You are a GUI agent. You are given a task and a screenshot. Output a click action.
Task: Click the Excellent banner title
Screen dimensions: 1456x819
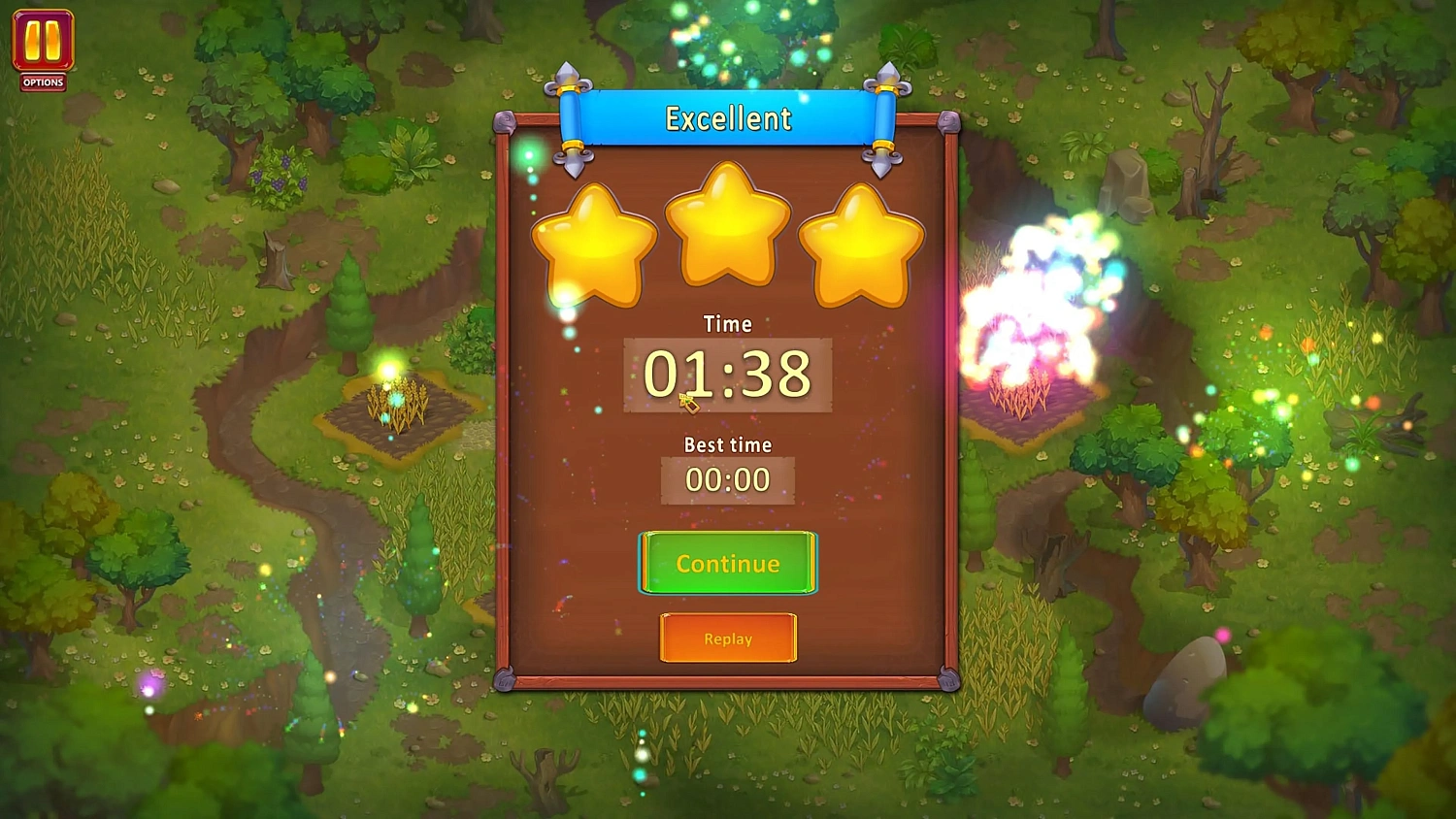pyautogui.click(x=727, y=117)
